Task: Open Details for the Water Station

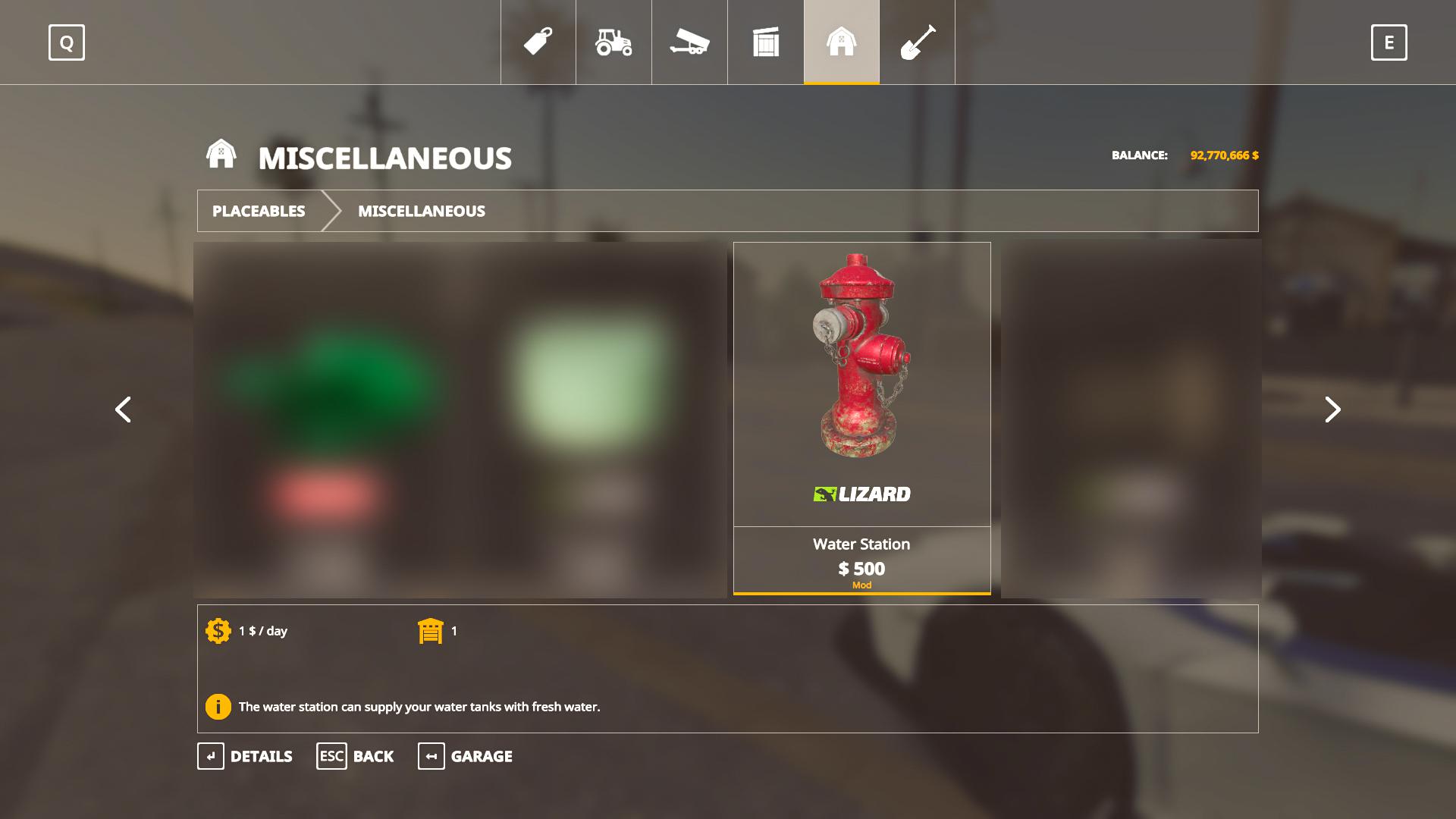Action: tap(245, 756)
